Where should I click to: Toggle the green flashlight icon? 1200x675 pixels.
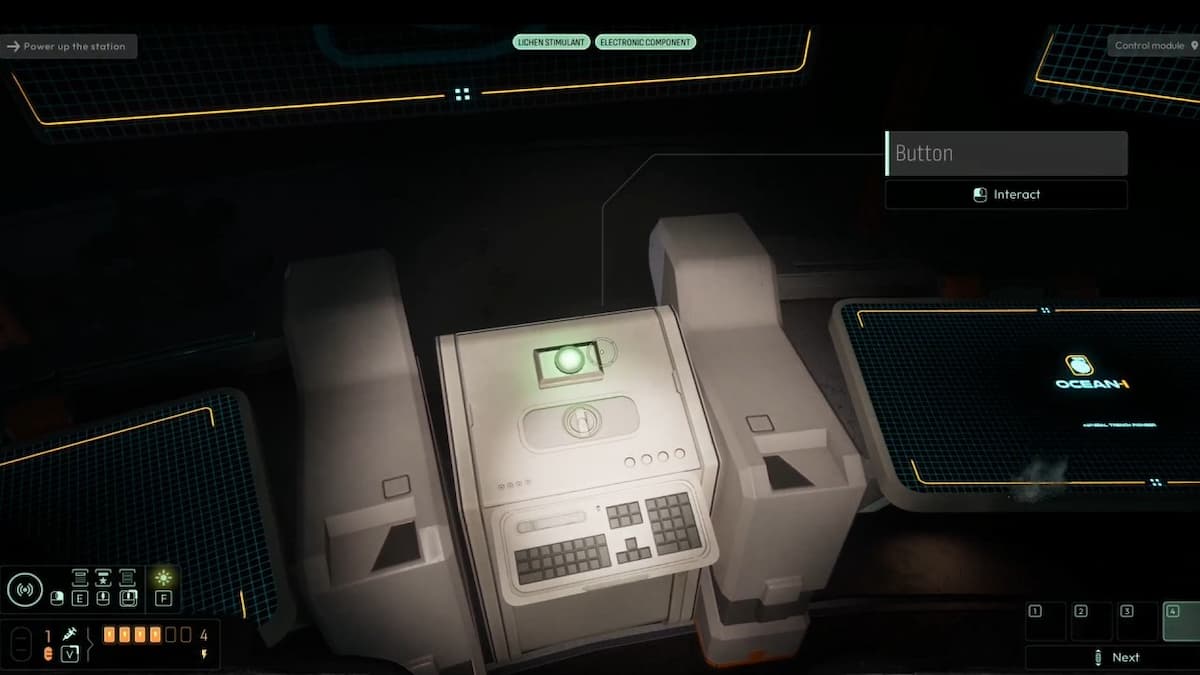pos(163,578)
